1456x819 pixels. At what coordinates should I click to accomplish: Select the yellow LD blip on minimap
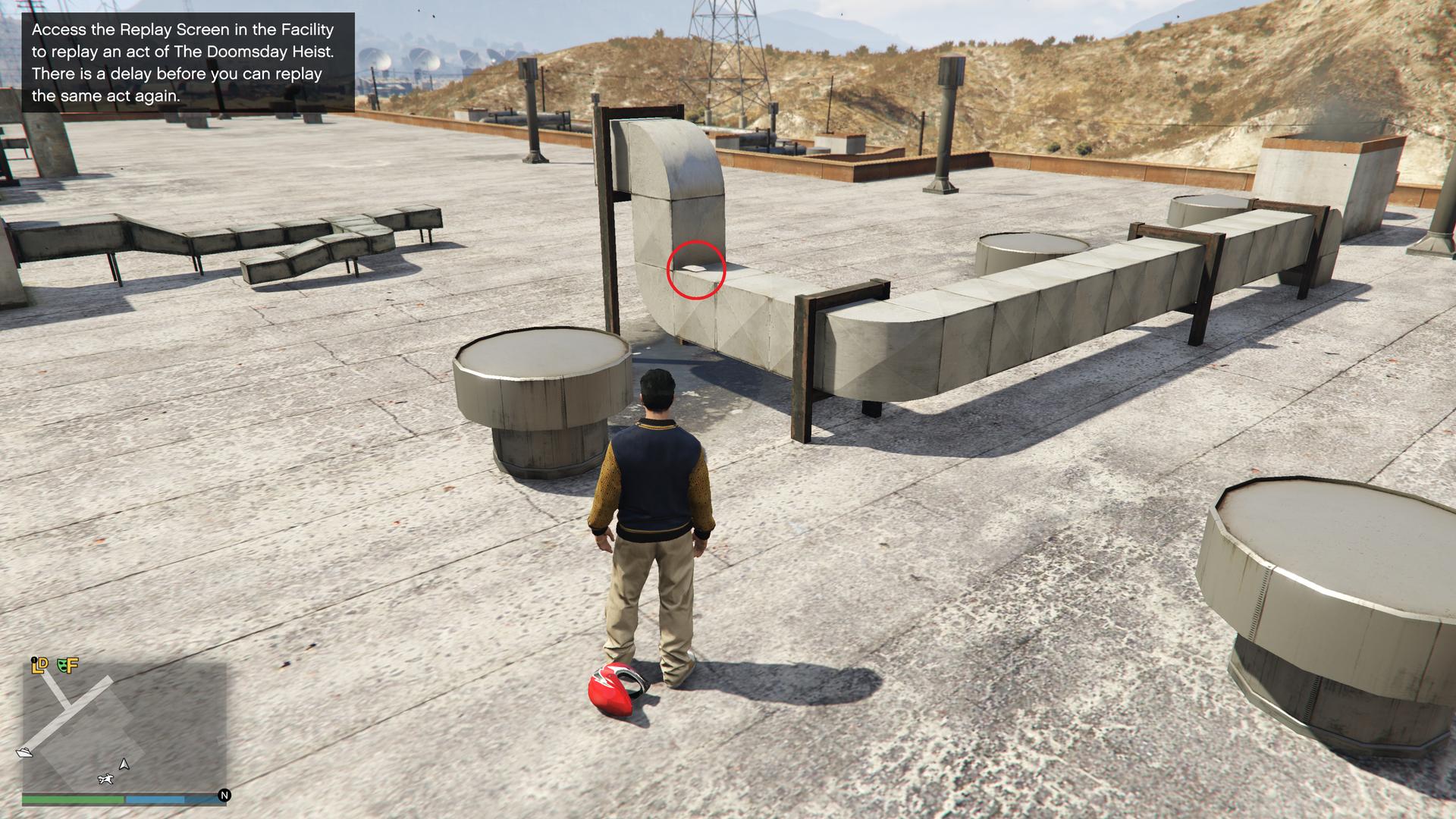[39, 665]
